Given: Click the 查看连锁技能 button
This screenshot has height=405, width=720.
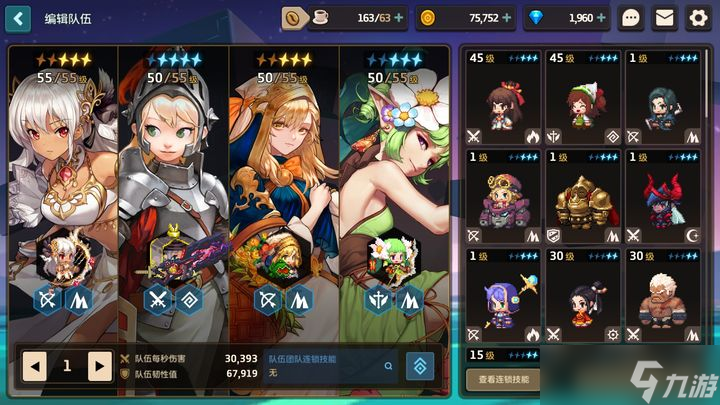Looking at the screenshot, I should [x=503, y=379].
